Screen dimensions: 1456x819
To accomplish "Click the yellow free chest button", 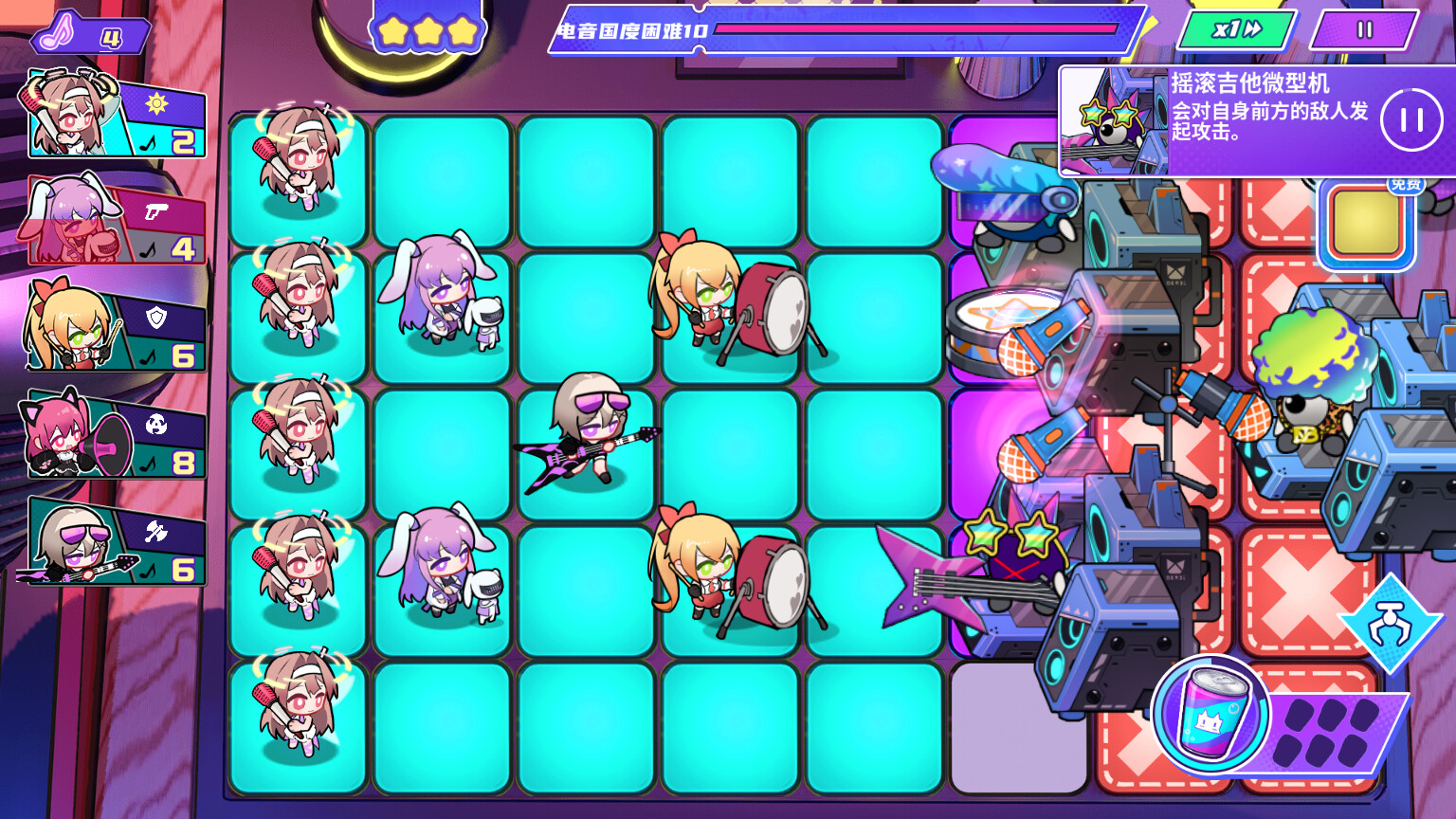I will point(1365,223).
